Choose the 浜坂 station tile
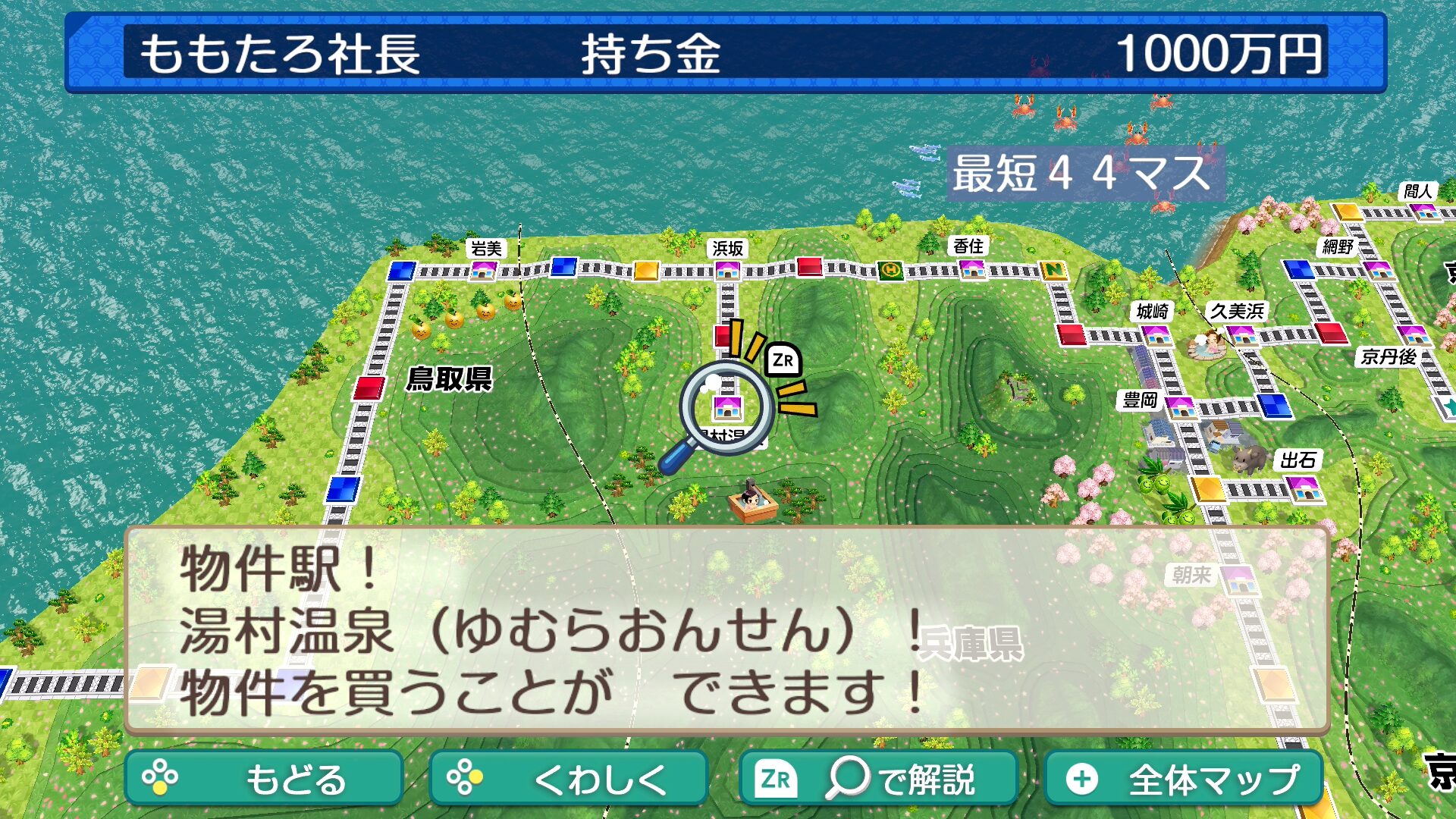This screenshot has width=1456, height=819. tap(727, 269)
